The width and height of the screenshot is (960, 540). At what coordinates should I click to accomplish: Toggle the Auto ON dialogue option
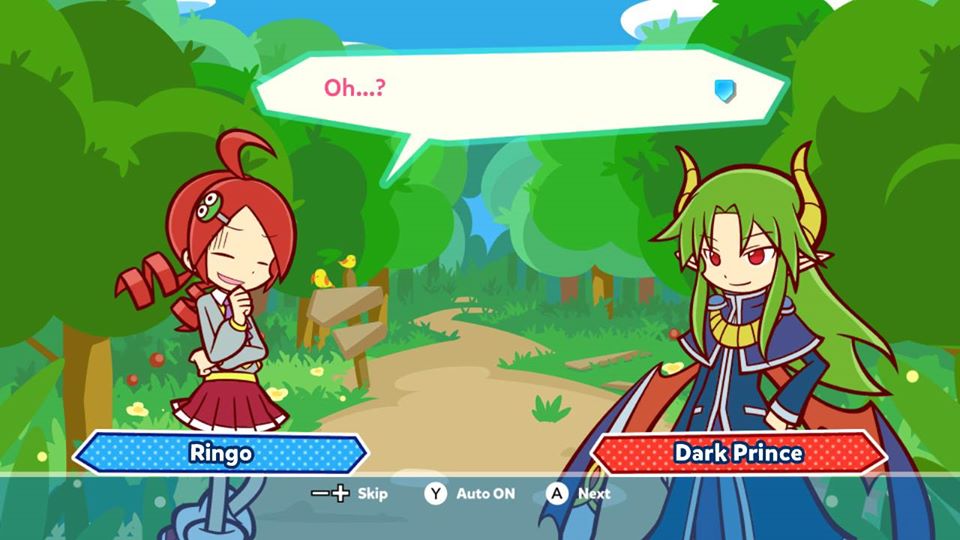tap(485, 493)
